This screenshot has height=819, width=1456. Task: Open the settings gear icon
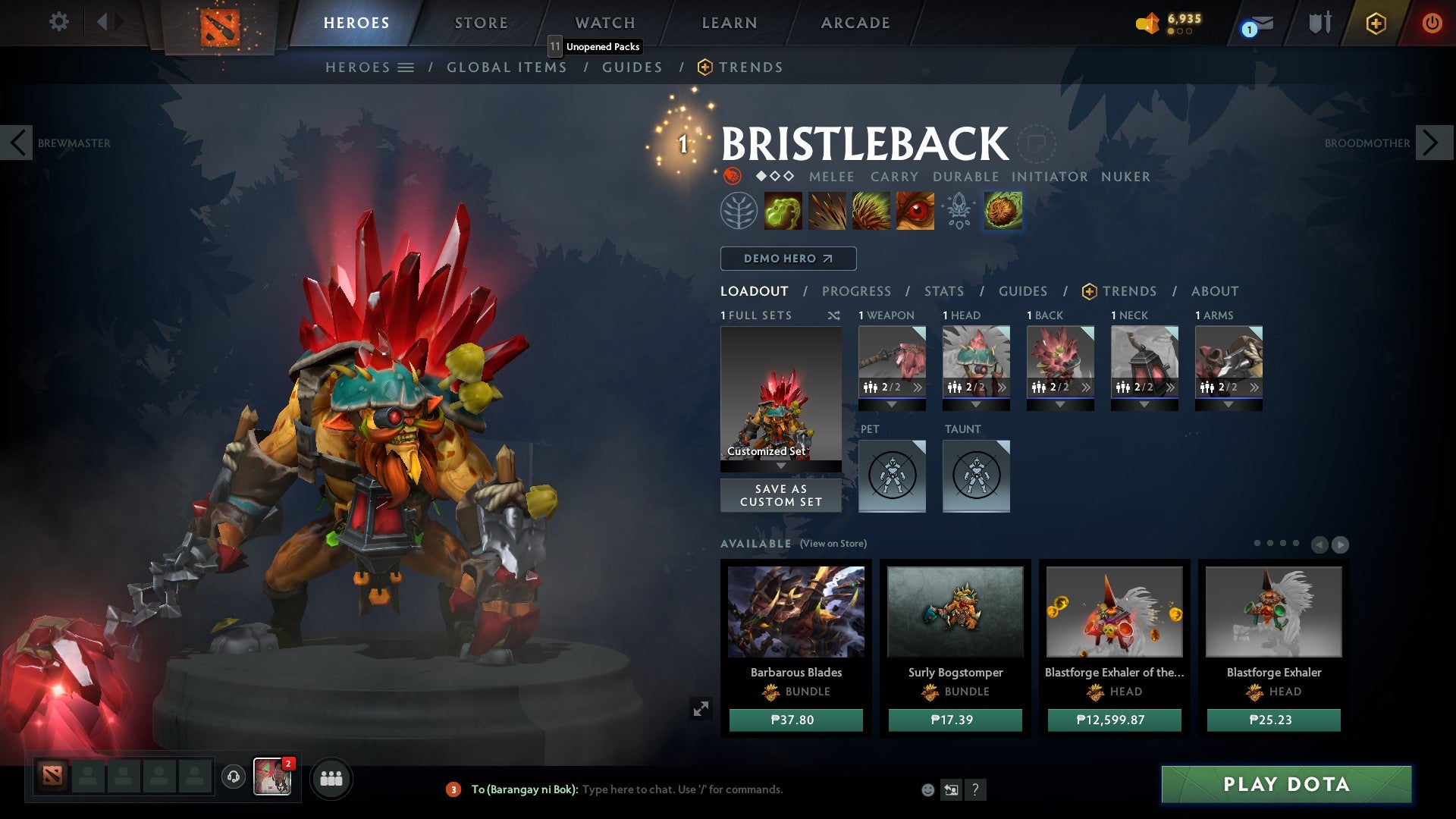coord(58,22)
